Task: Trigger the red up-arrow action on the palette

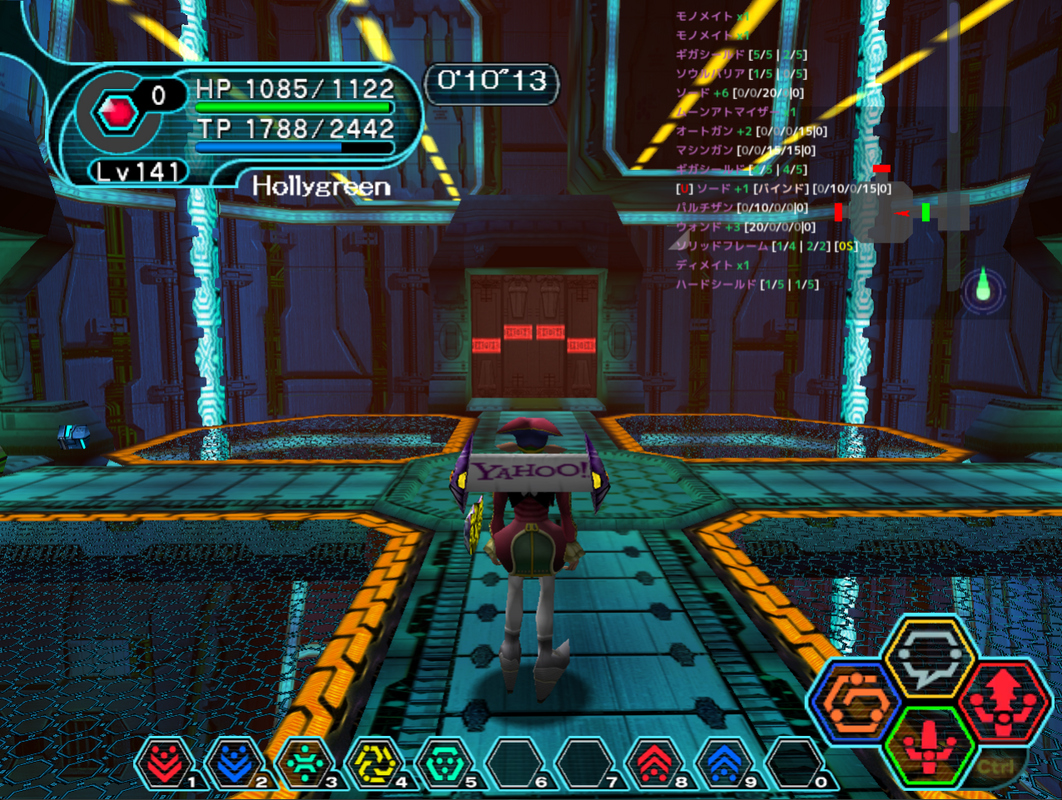Action: click(x=1003, y=699)
